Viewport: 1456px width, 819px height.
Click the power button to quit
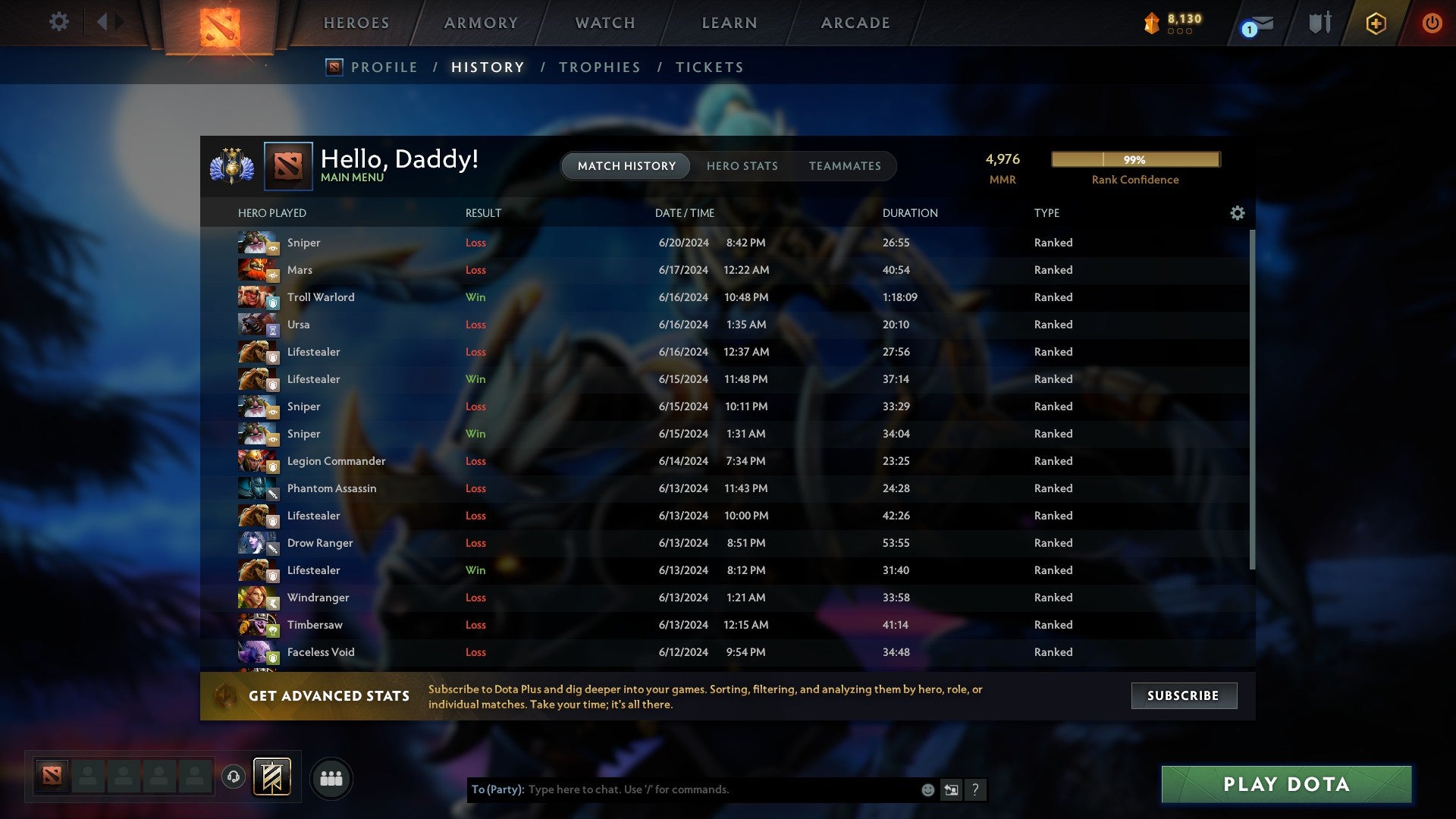click(1432, 23)
